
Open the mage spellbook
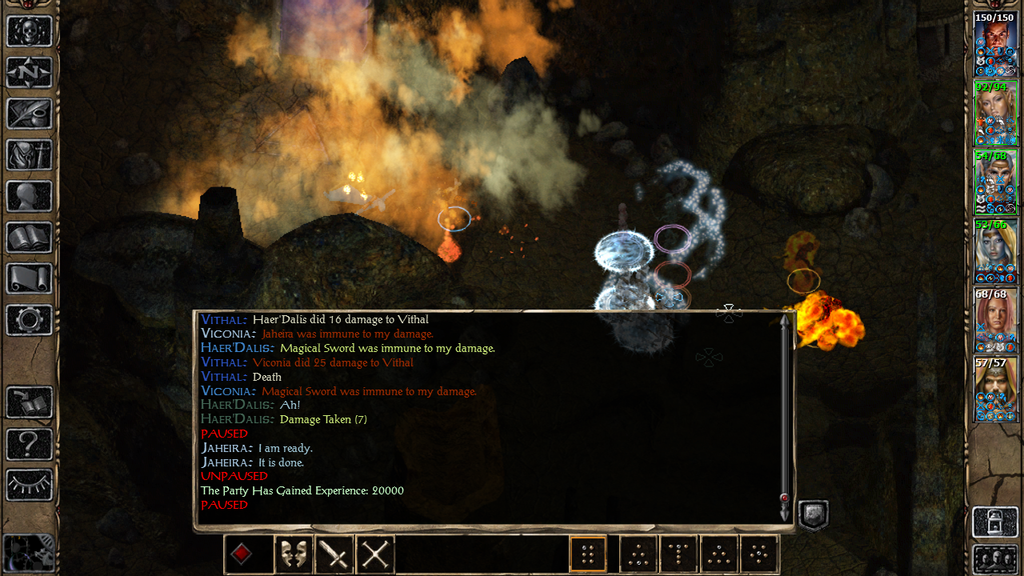pos(29,237)
